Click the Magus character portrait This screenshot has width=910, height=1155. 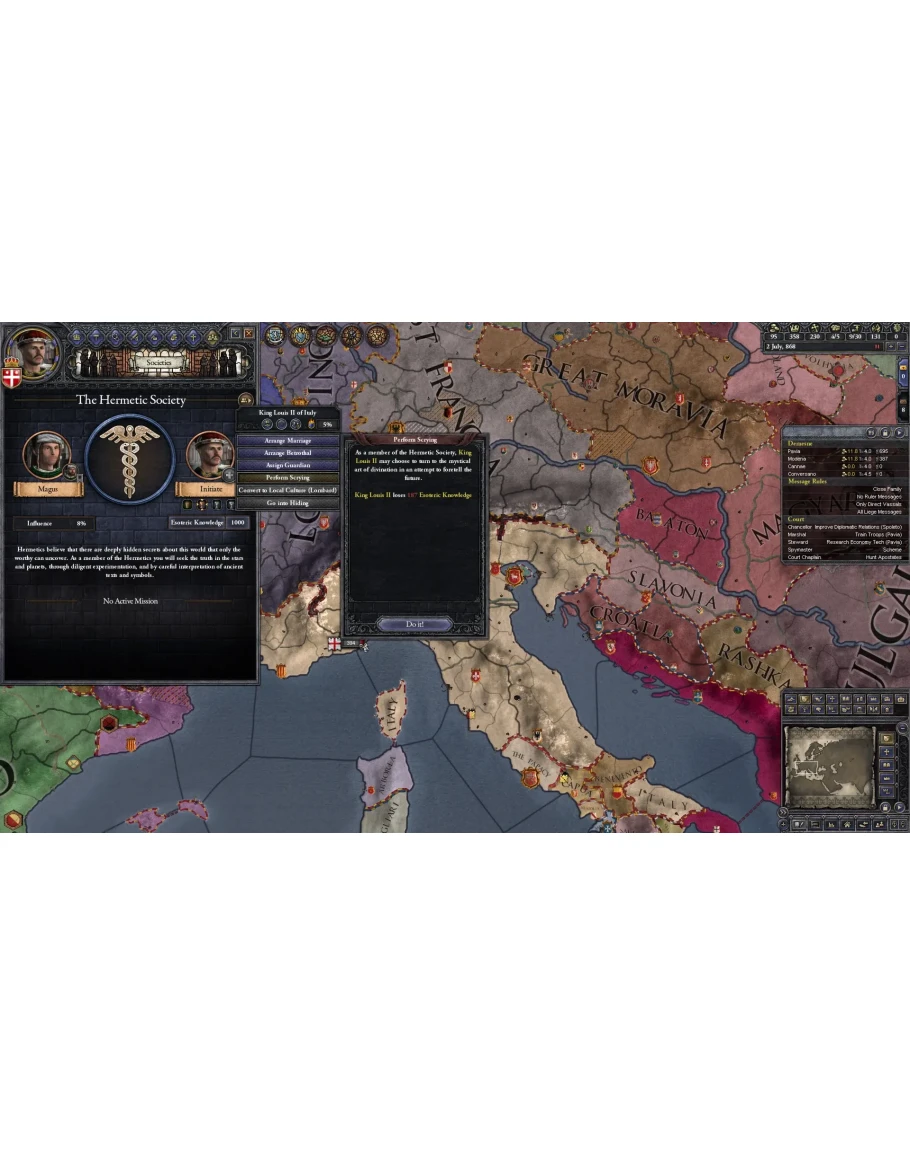pyautogui.click(x=46, y=455)
